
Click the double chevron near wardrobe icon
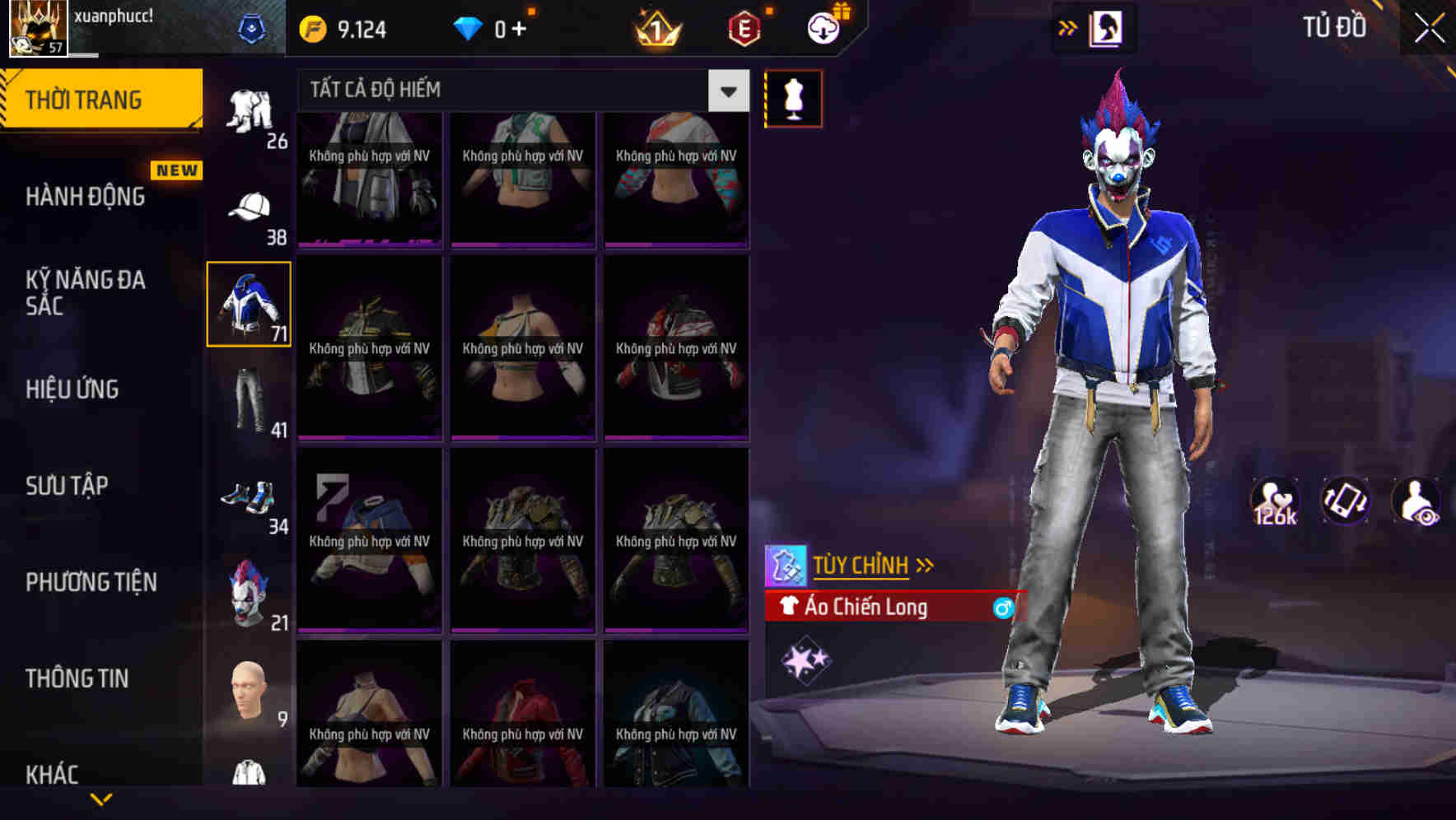pyautogui.click(x=1068, y=27)
